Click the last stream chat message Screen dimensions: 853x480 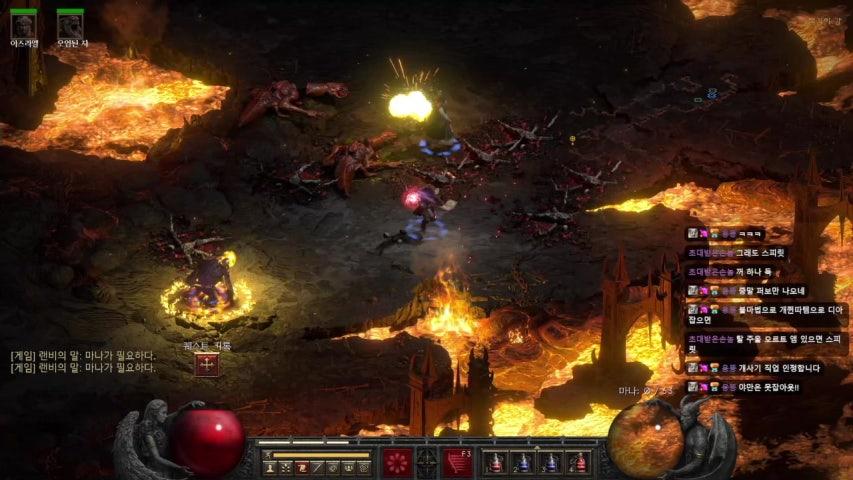(x=766, y=387)
